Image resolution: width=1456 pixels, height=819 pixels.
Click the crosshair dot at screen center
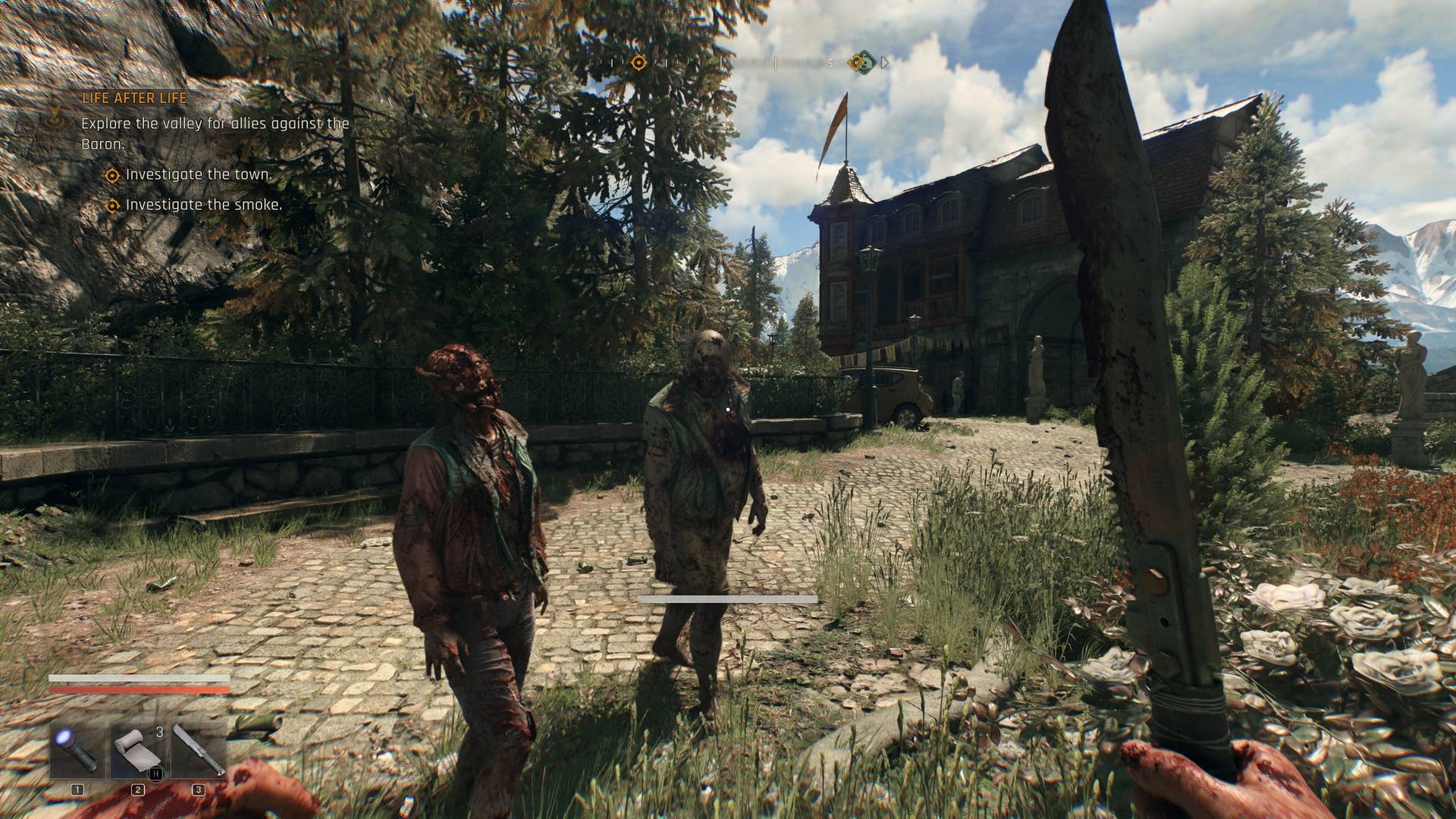coord(728,409)
